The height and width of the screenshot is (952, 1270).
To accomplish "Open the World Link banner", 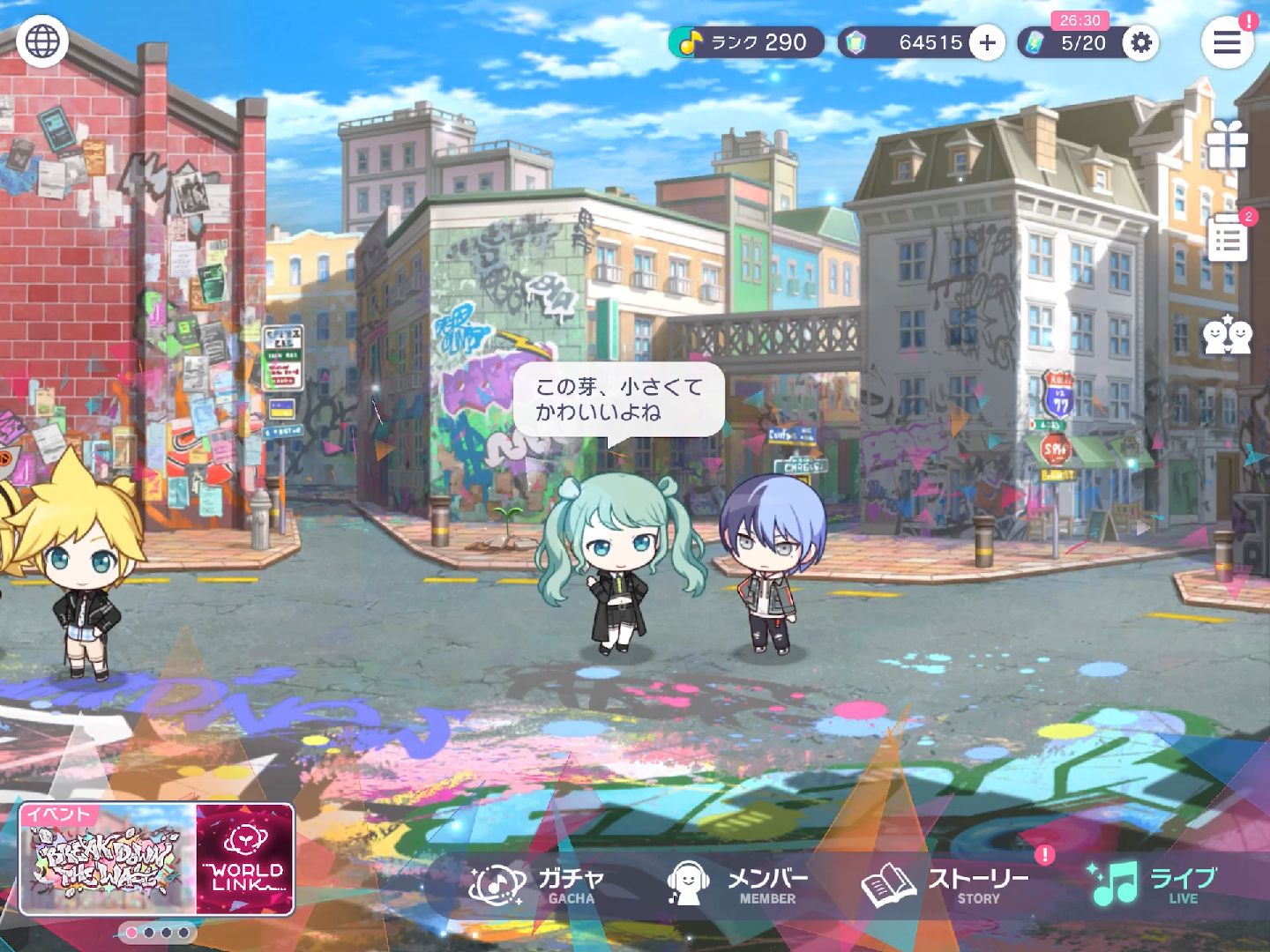I will pos(245,859).
